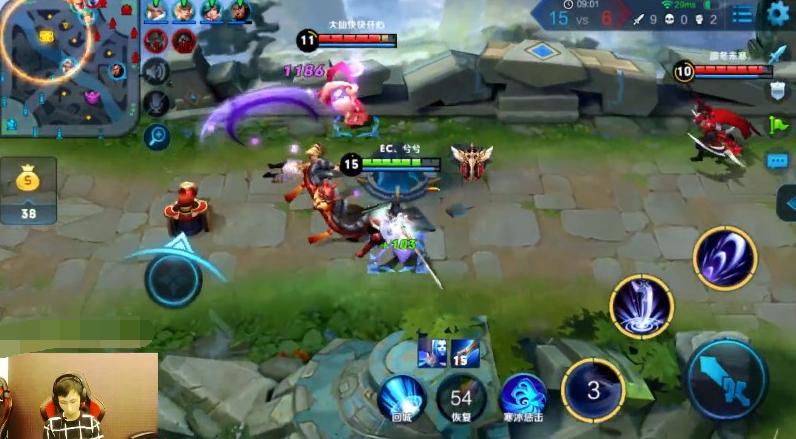Toggle the microphone icon
The image size is (796, 439).
pyautogui.click(x=155, y=102)
